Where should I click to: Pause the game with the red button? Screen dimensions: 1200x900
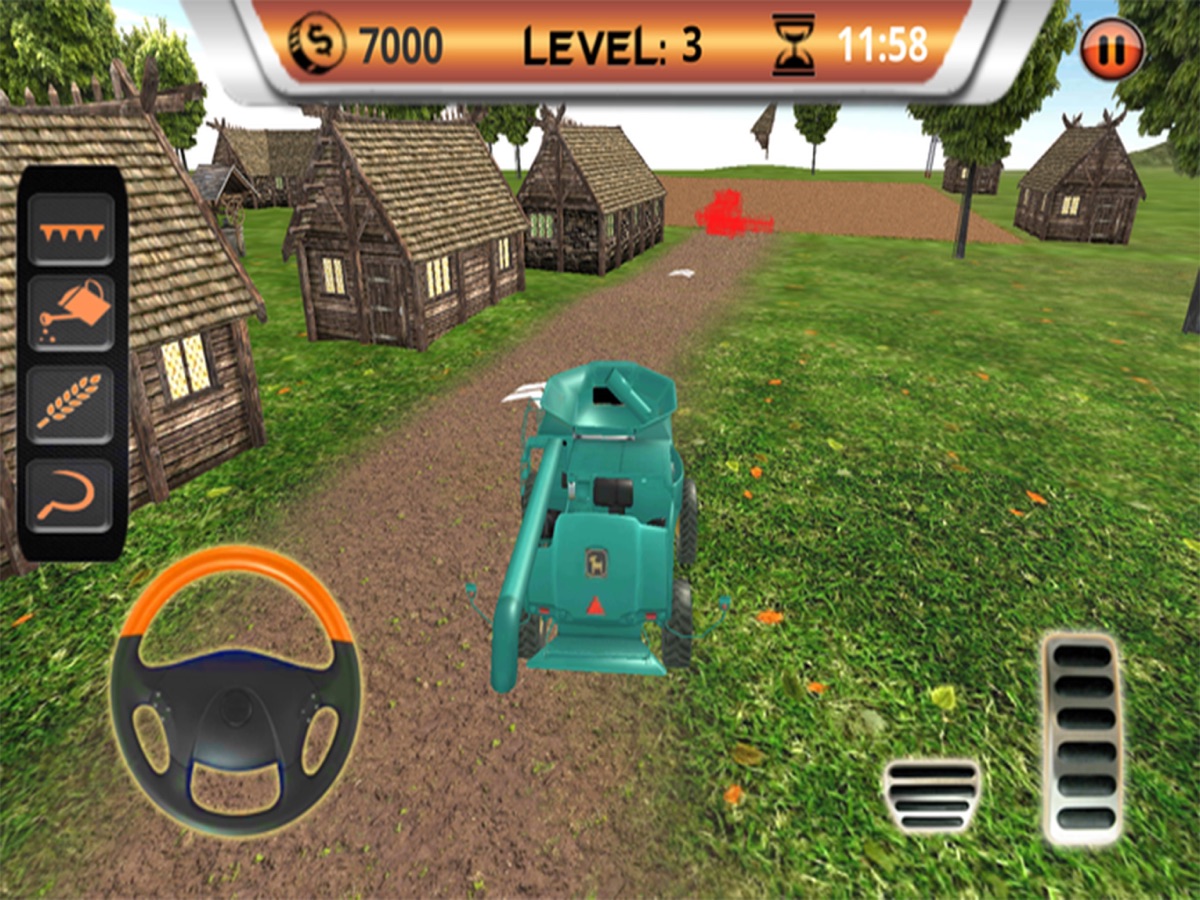pyautogui.click(x=1112, y=51)
